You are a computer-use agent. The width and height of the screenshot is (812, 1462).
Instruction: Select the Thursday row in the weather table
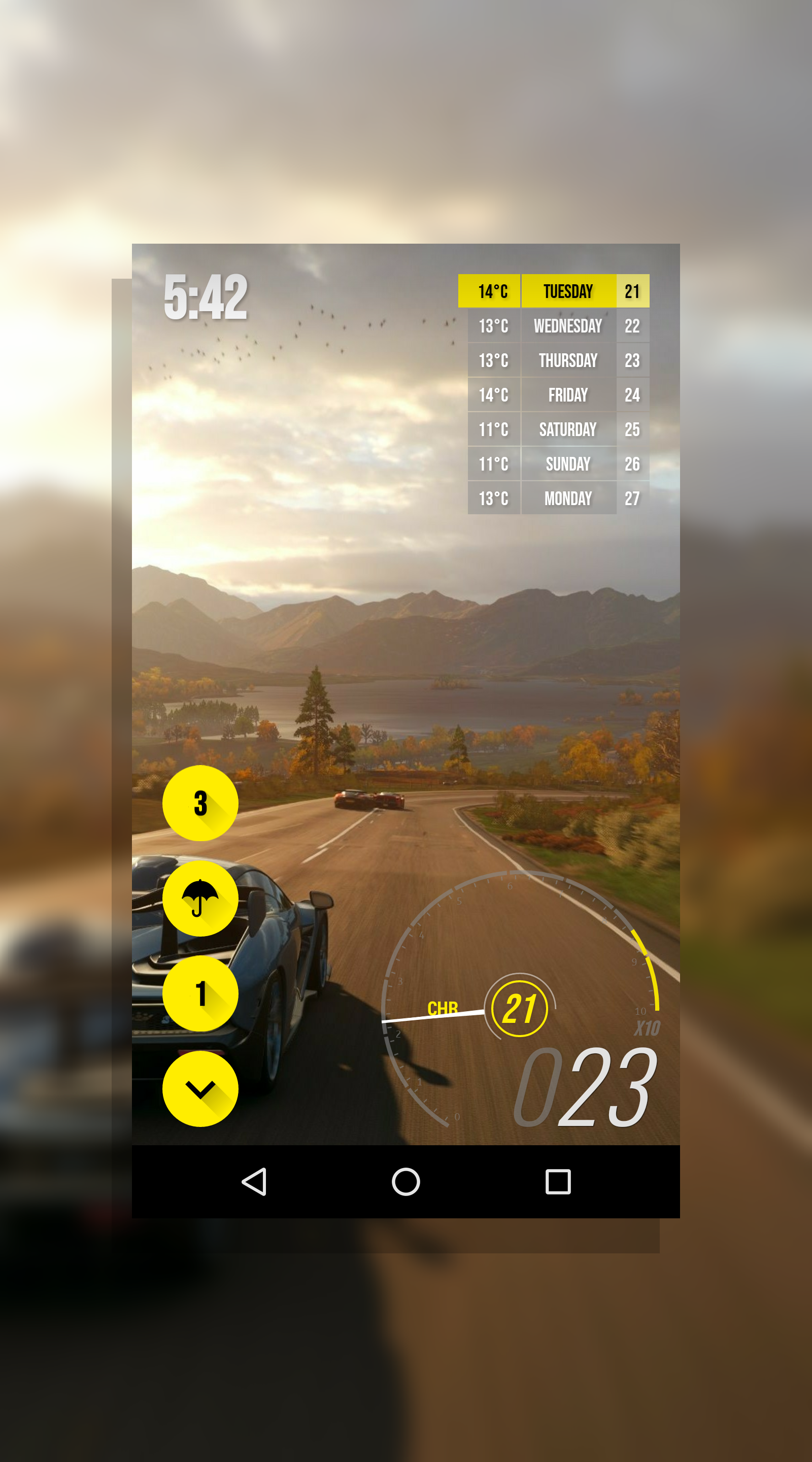point(567,360)
